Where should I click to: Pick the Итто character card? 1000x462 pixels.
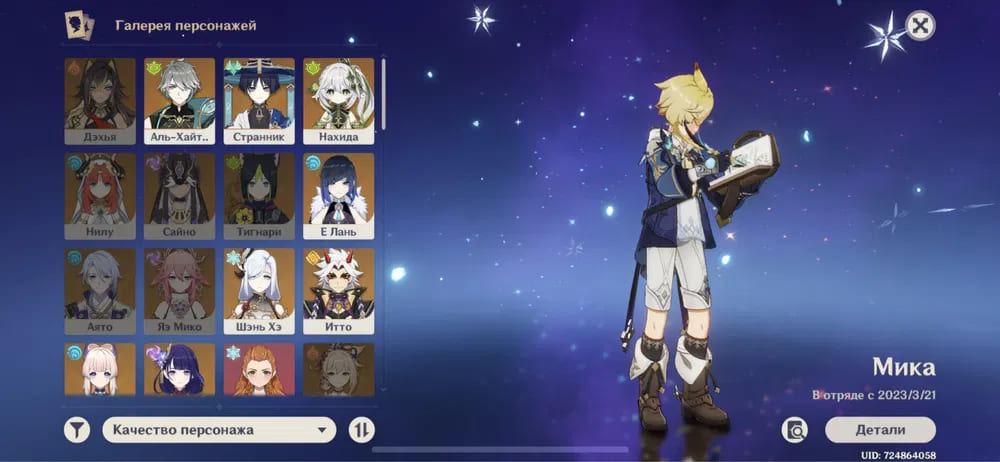point(339,291)
